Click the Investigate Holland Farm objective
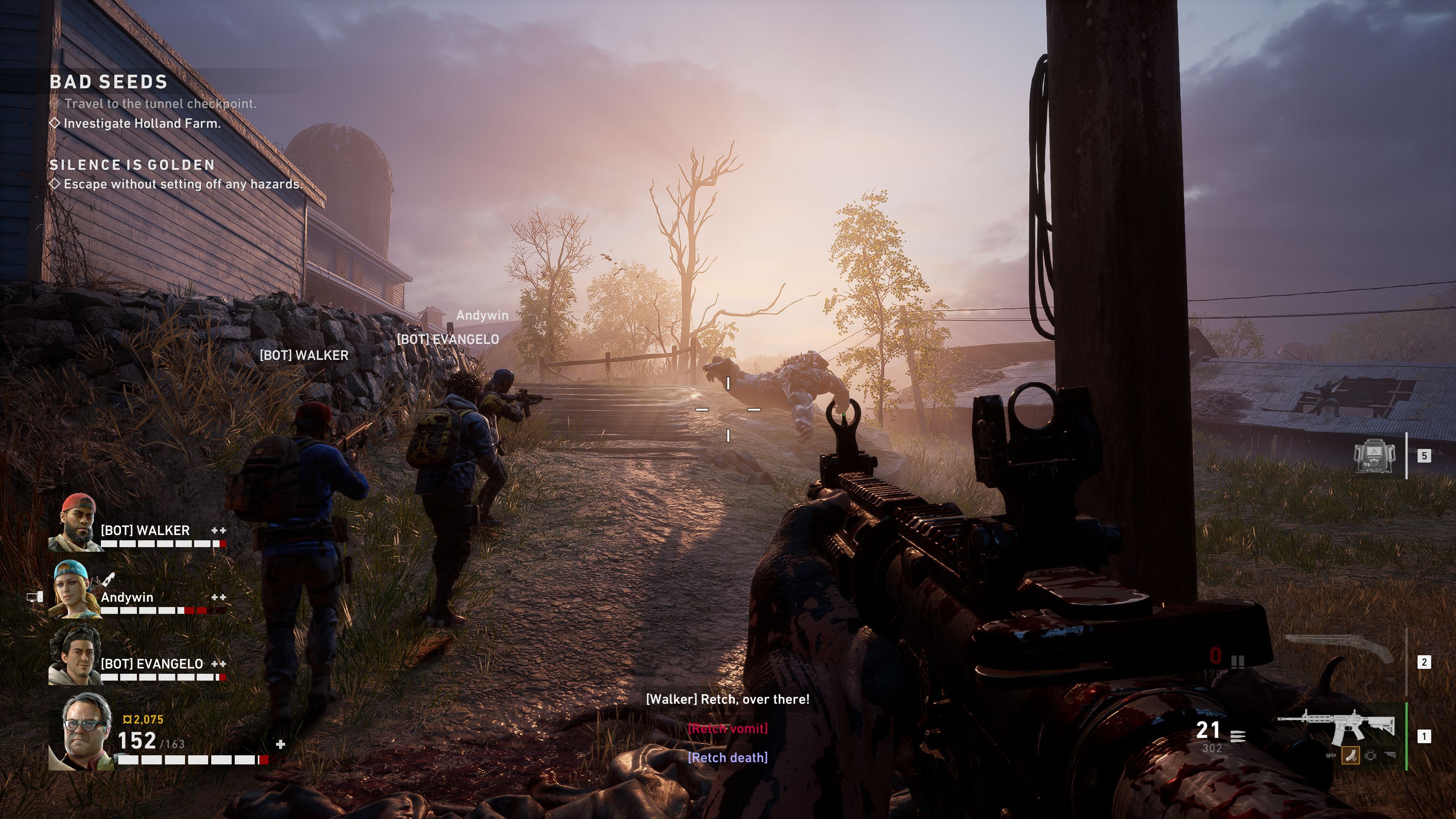The width and height of the screenshot is (1456, 819). (x=141, y=124)
